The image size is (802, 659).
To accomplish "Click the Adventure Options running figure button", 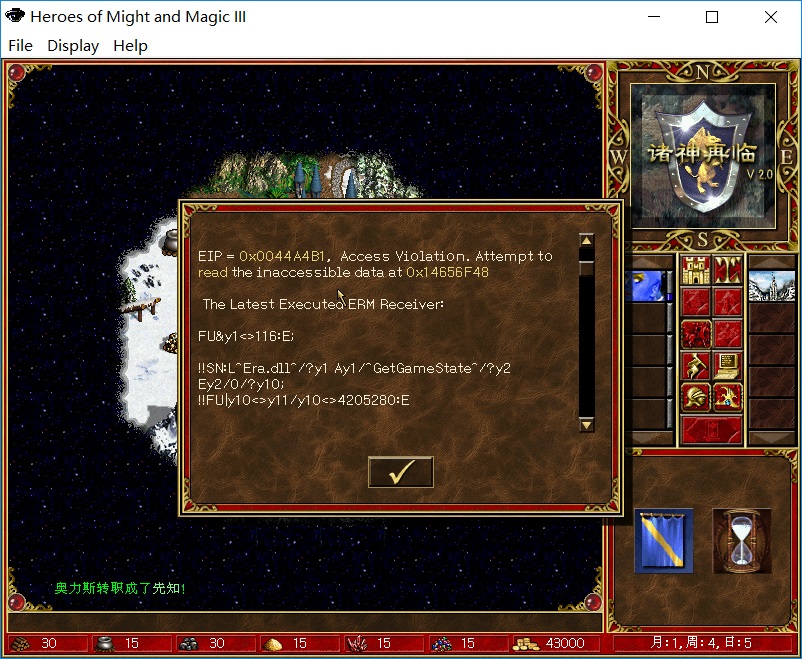I will pos(695,366).
